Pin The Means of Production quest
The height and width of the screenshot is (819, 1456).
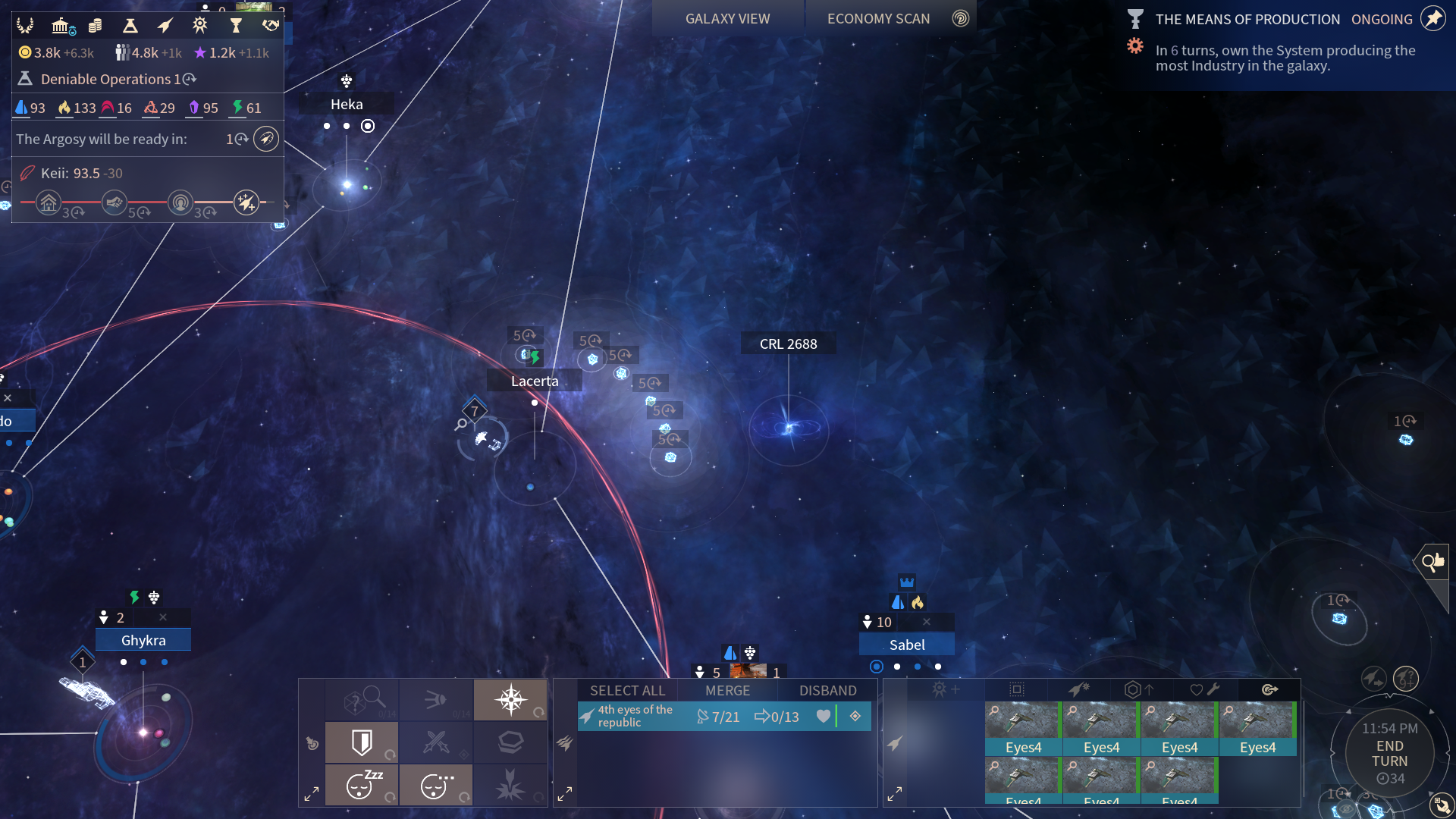click(x=1432, y=19)
